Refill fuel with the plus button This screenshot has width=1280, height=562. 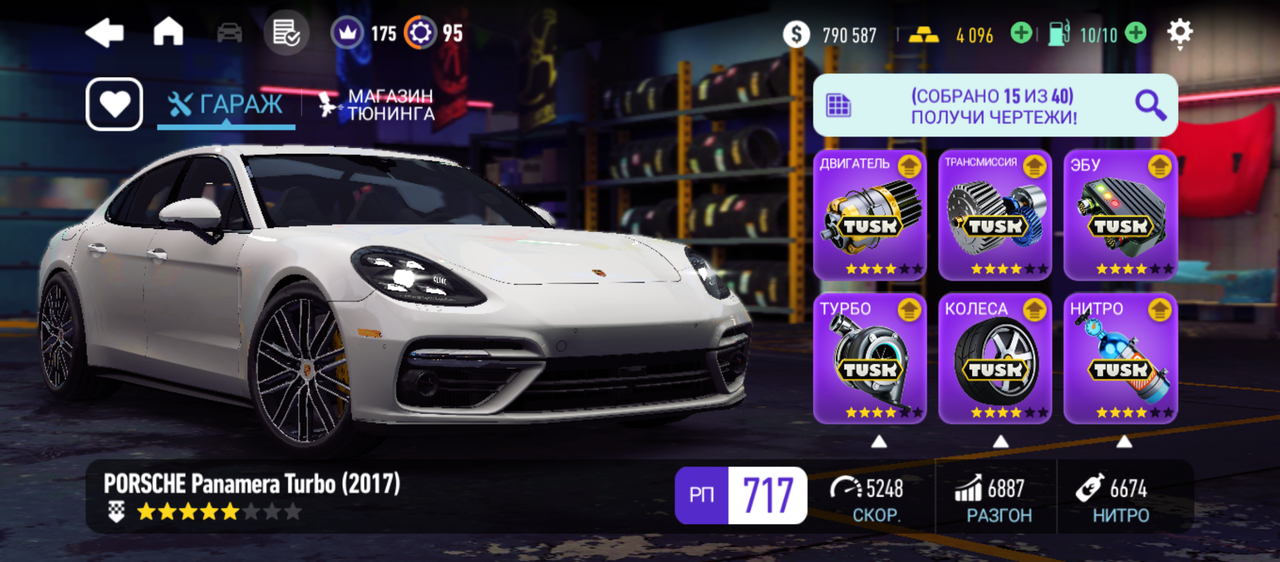1135,34
